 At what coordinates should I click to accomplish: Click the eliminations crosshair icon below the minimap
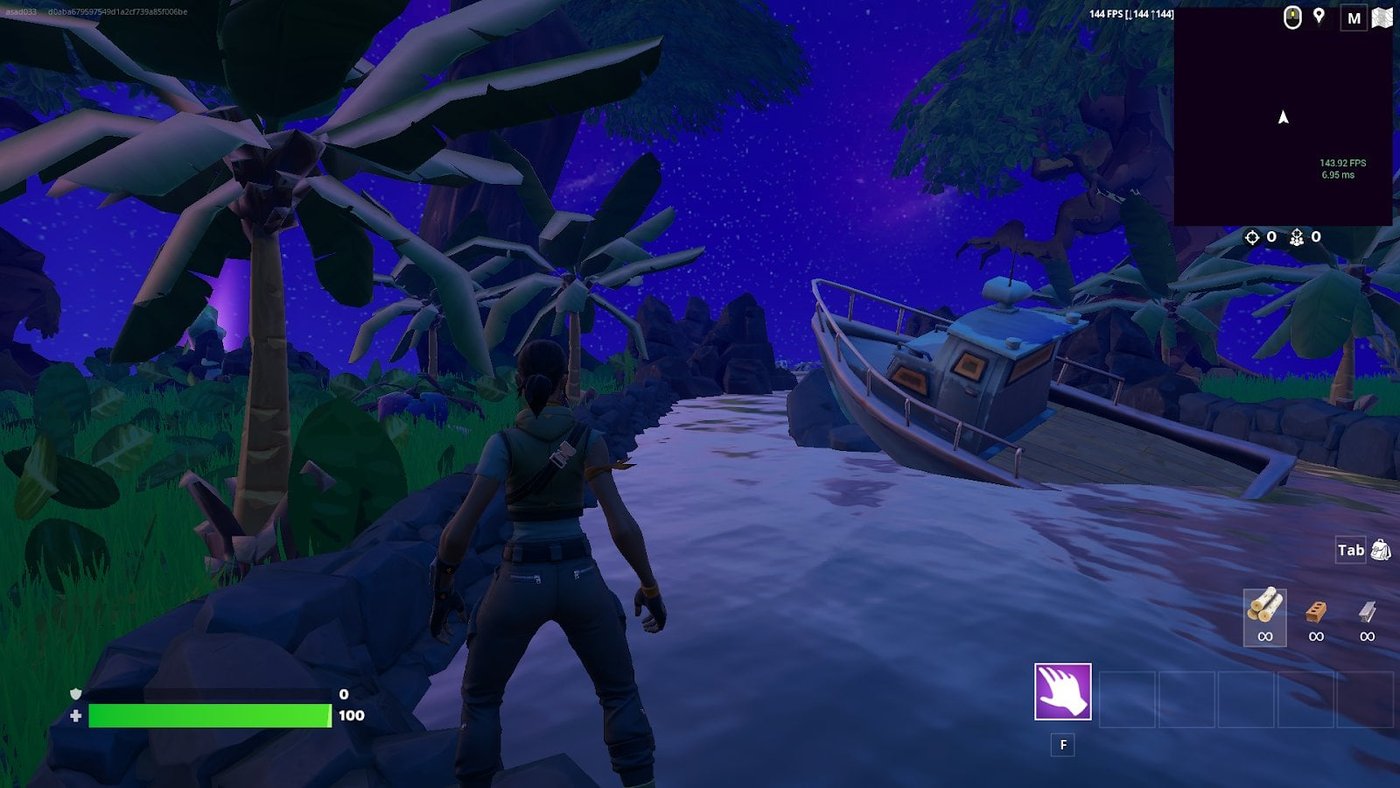click(1251, 237)
